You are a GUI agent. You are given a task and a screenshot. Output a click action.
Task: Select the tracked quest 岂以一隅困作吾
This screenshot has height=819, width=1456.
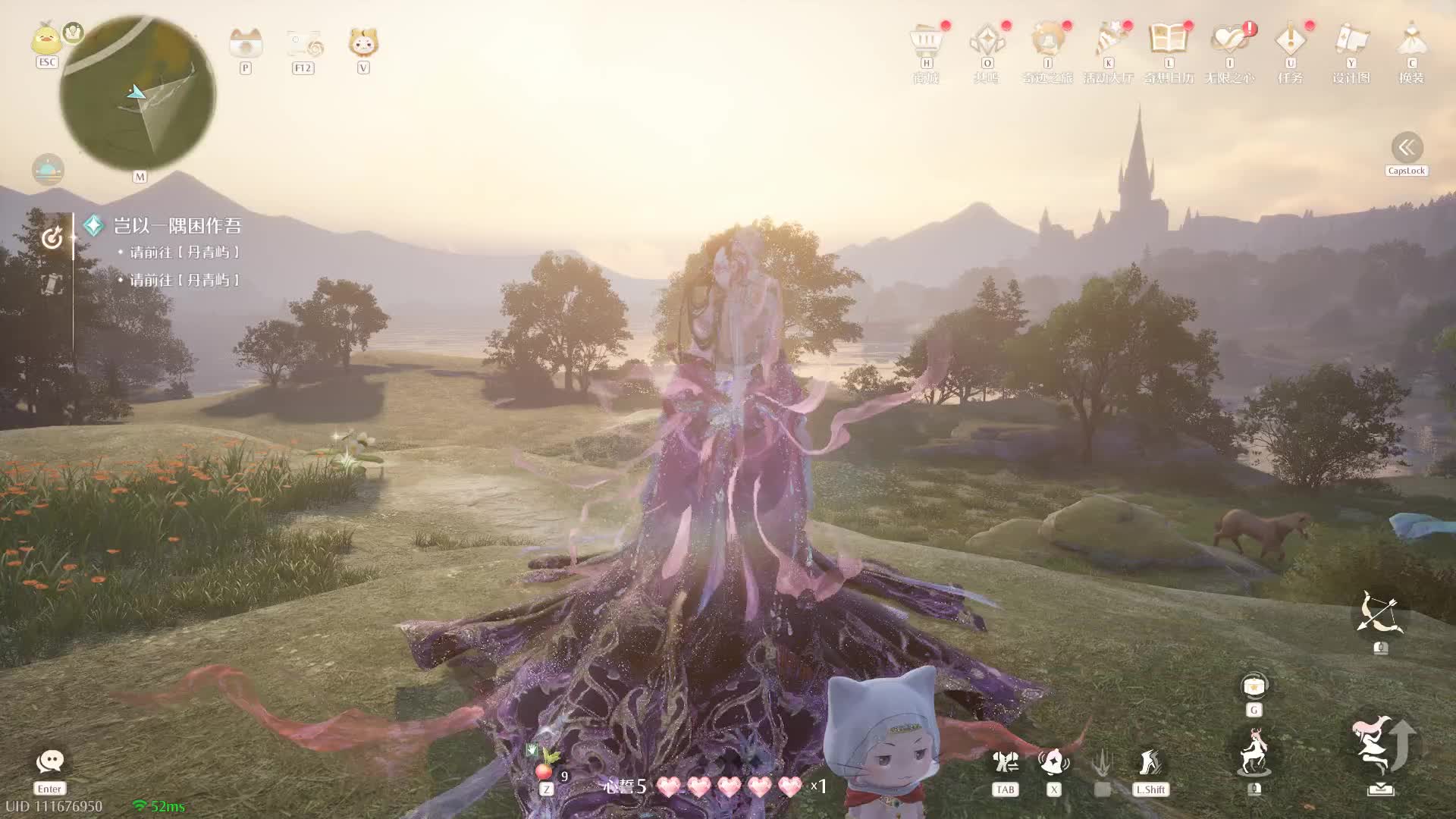click(x=177, y=226)
